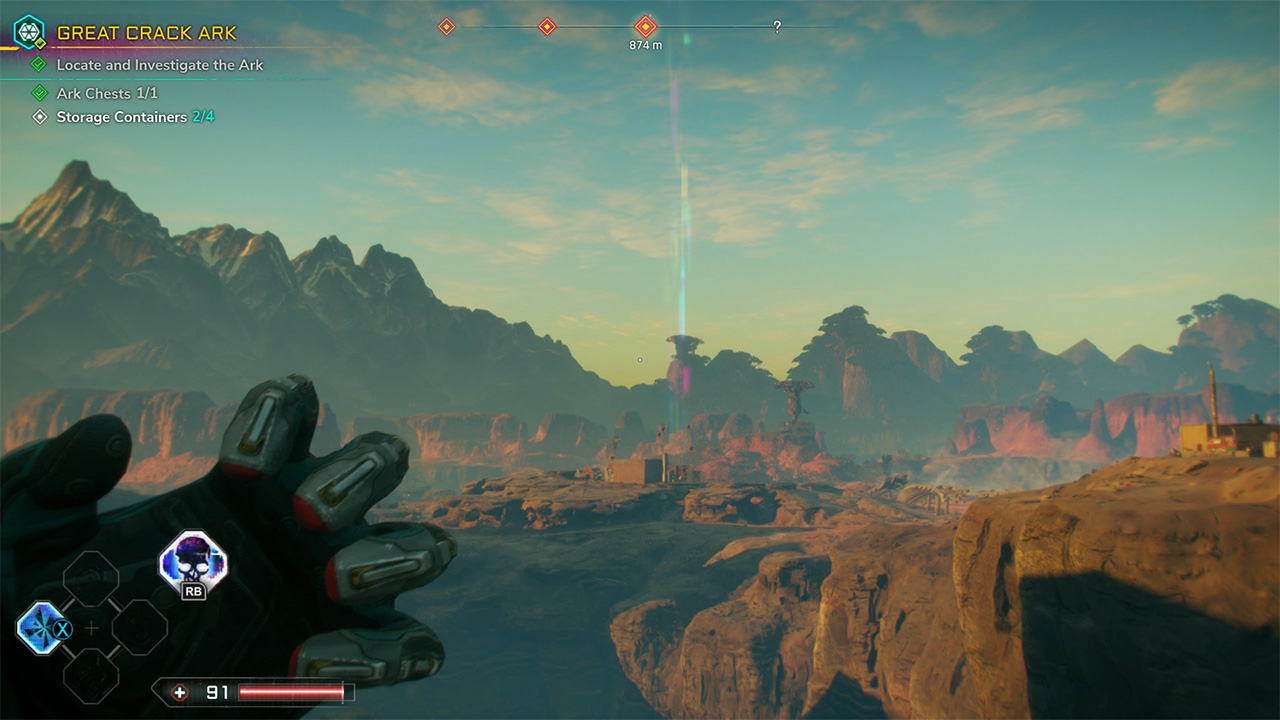The height and width of the screenshot is (720, 1280).
Task: Click the compass marker showing 874 m
Action: click(x=646, y=27)
